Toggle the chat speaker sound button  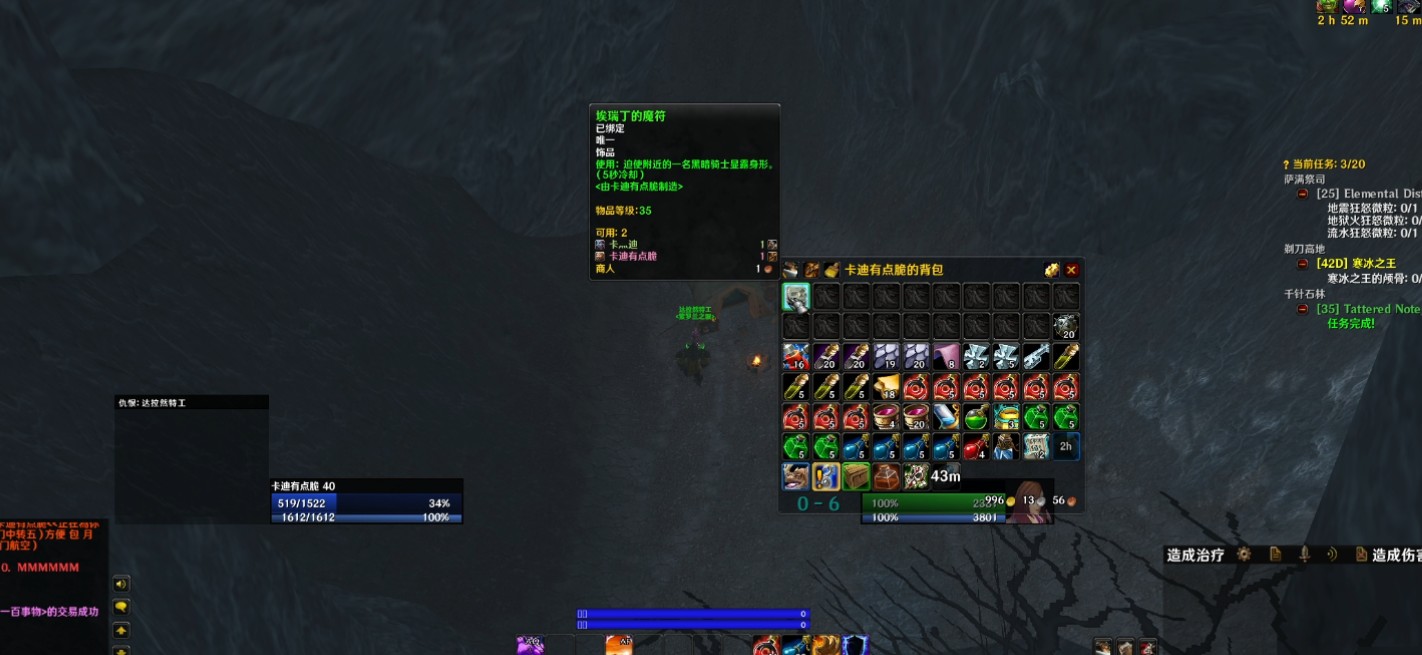[121, 584]
